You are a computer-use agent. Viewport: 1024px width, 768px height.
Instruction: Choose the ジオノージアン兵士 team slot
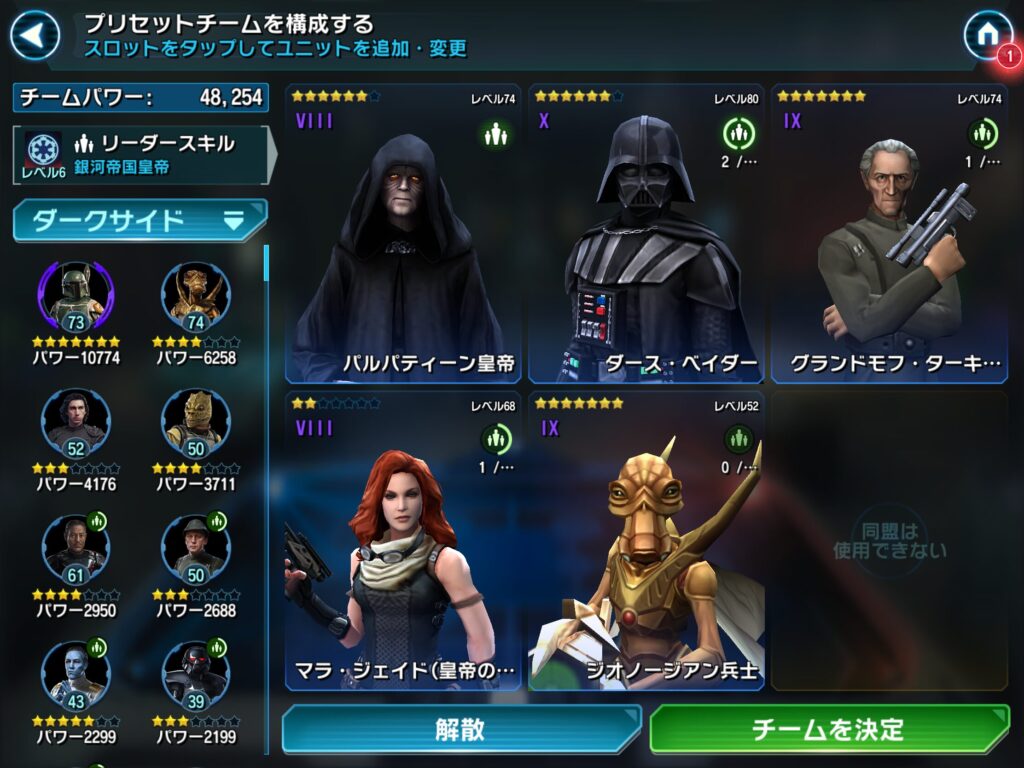click(x=647, y=541)
